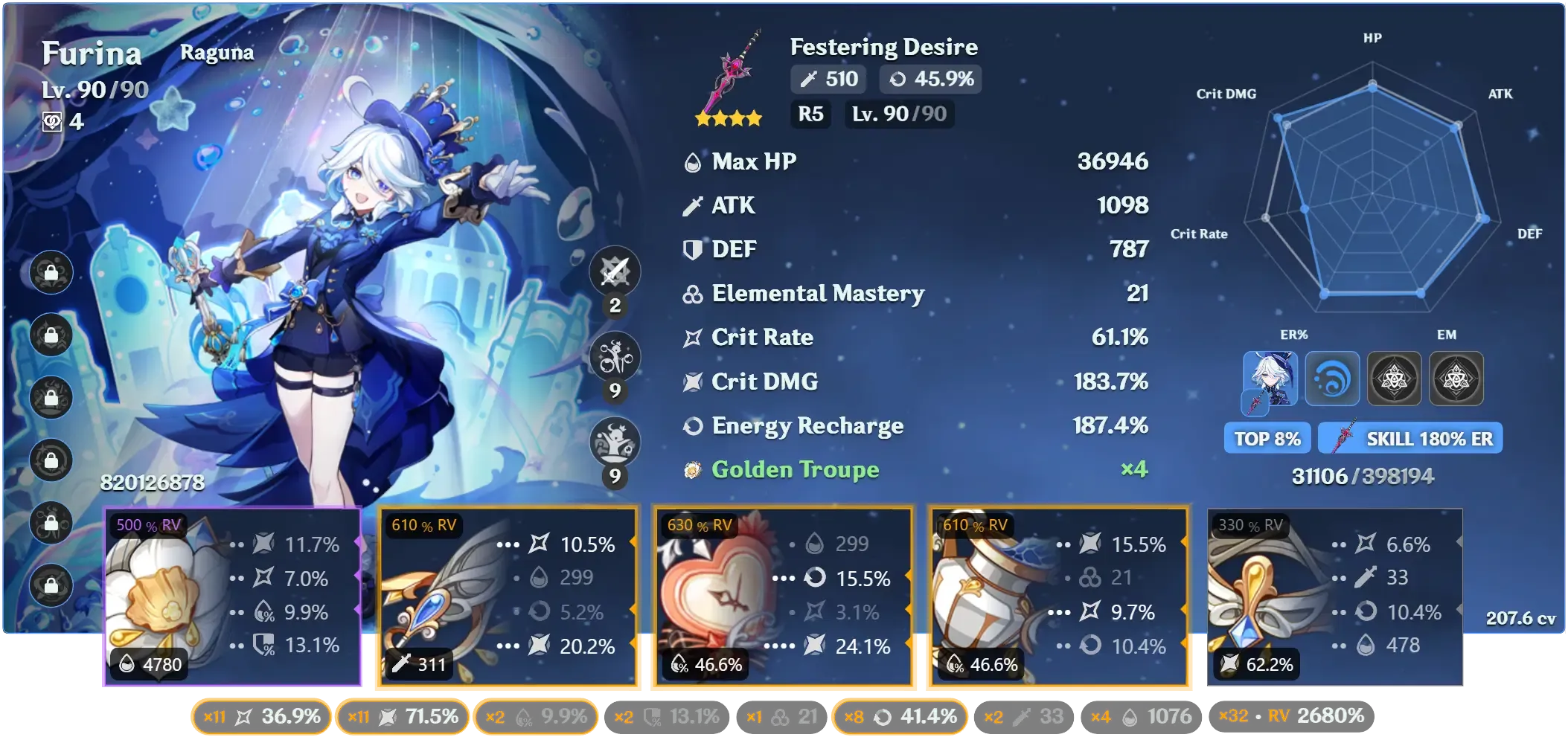Select the Hydro element icon beside Furina's avatar
The image size is (1568, 740).
[1332, 379]
